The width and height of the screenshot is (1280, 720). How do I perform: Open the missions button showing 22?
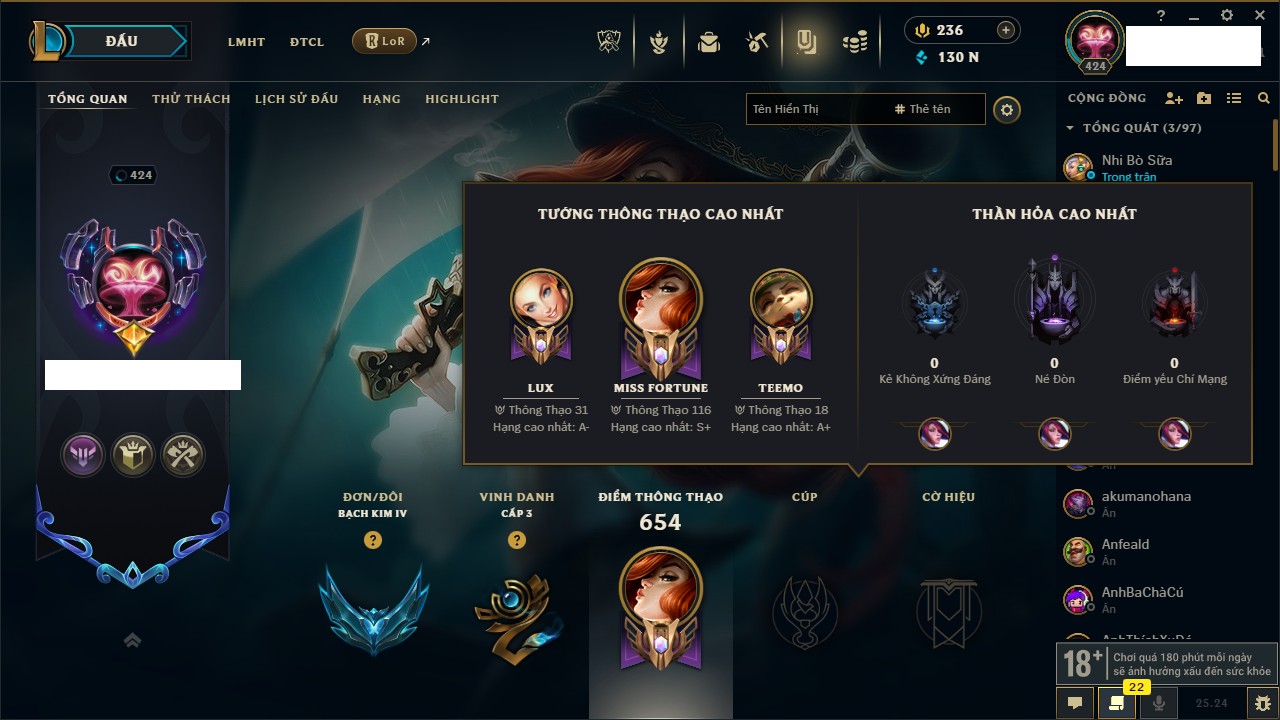(x=1116, y=702)
